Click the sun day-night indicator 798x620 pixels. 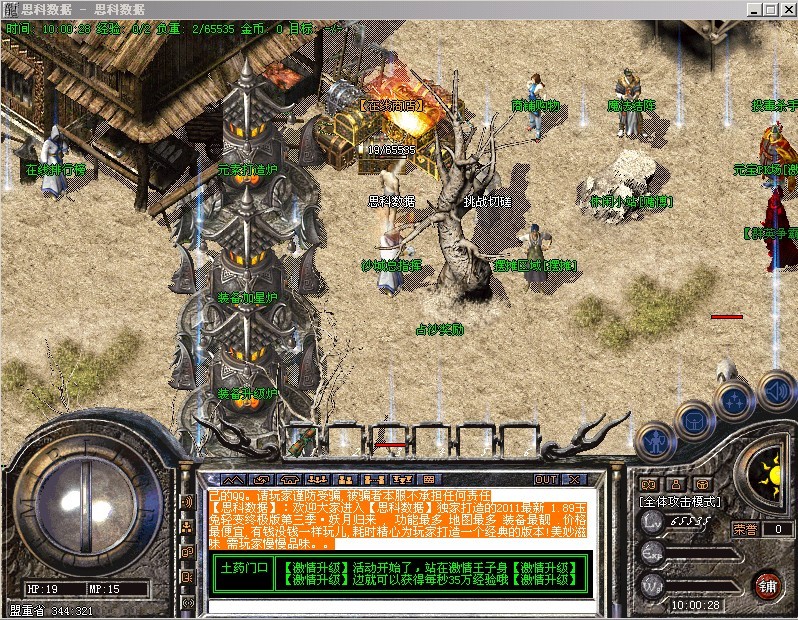click(768, 469)
